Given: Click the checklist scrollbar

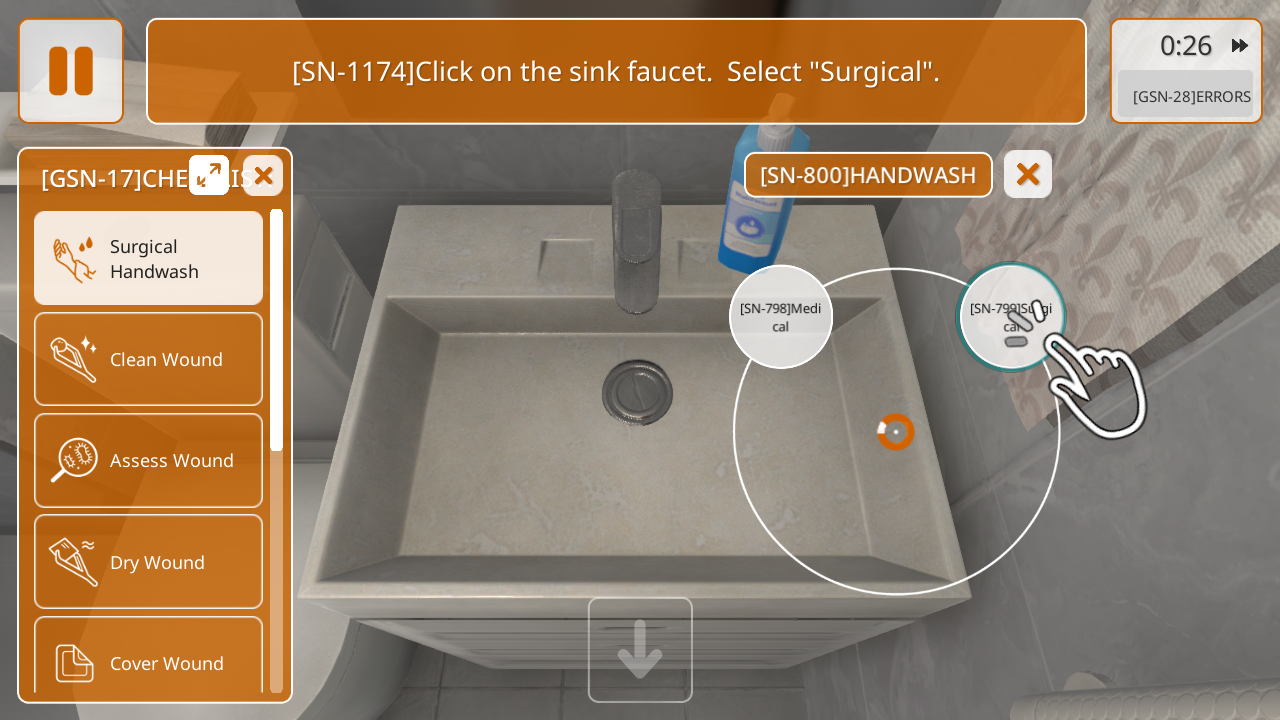Looking at the screenshot, I should [x=276, y=330].
